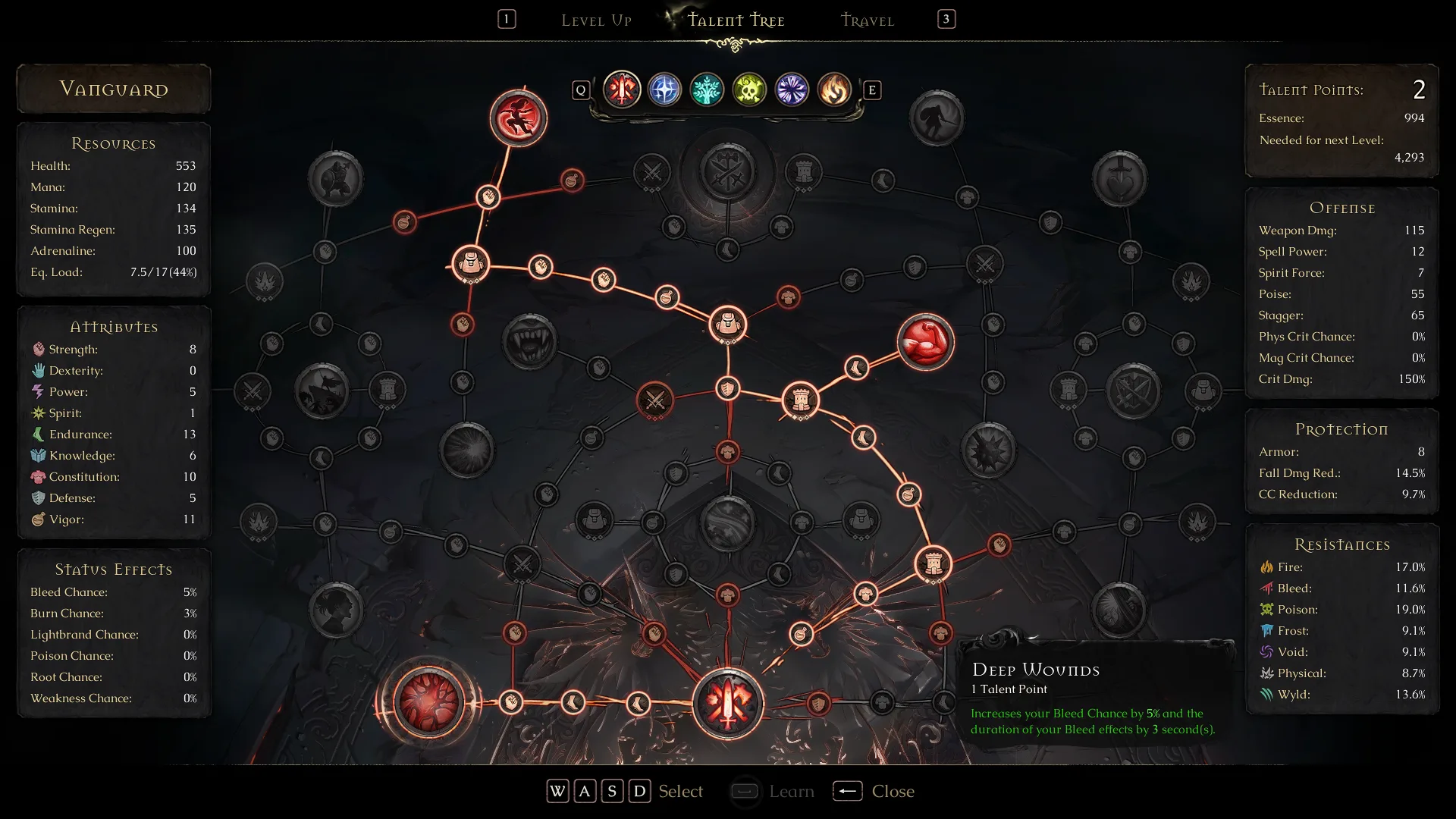The height and width of the screenshot is (819, 1456).
Task: Select the red combat talent school icon
Action: pyautogui.click(x=622, y=89)
